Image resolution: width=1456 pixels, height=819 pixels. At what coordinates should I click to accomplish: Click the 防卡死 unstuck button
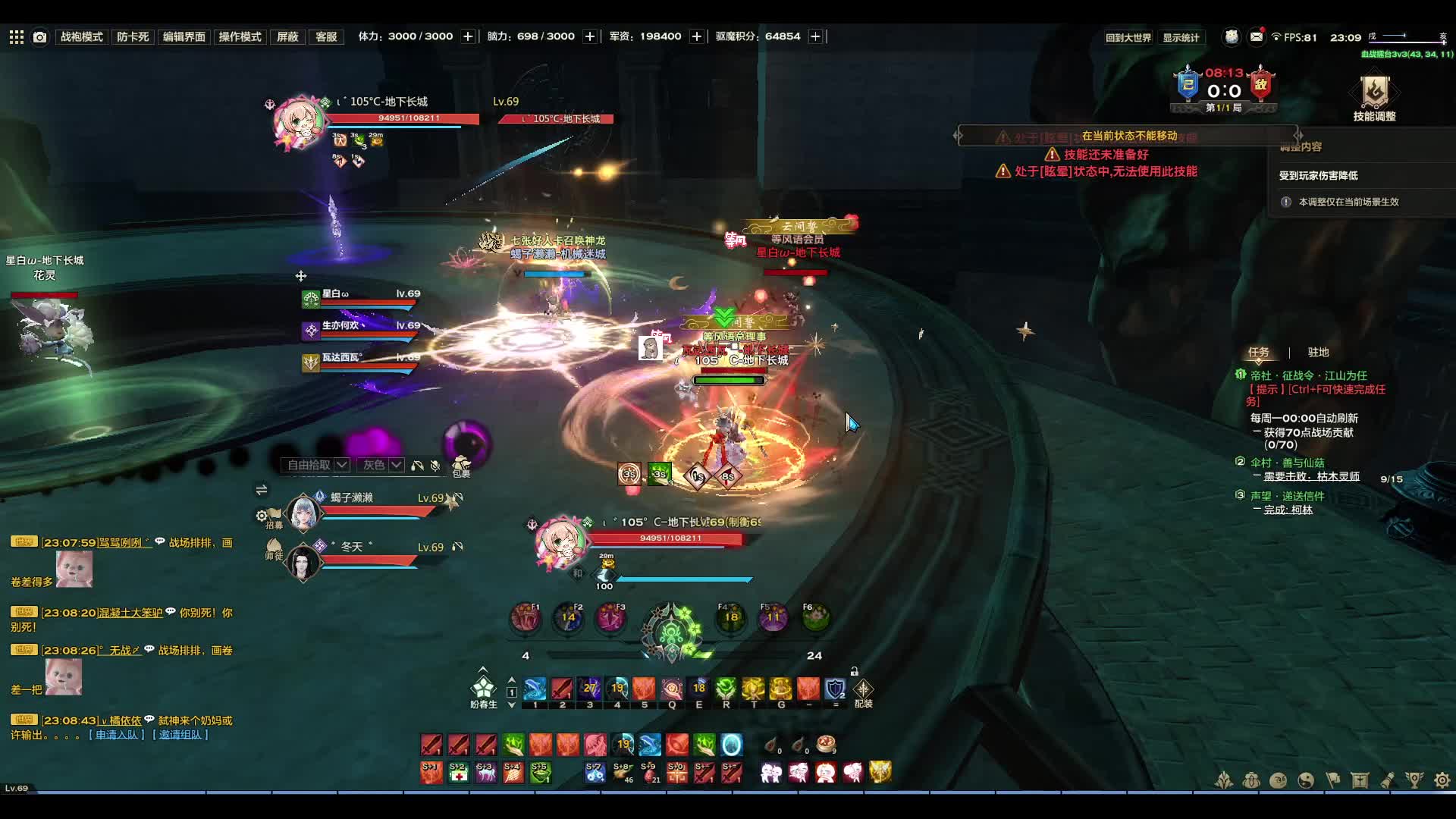133,36
